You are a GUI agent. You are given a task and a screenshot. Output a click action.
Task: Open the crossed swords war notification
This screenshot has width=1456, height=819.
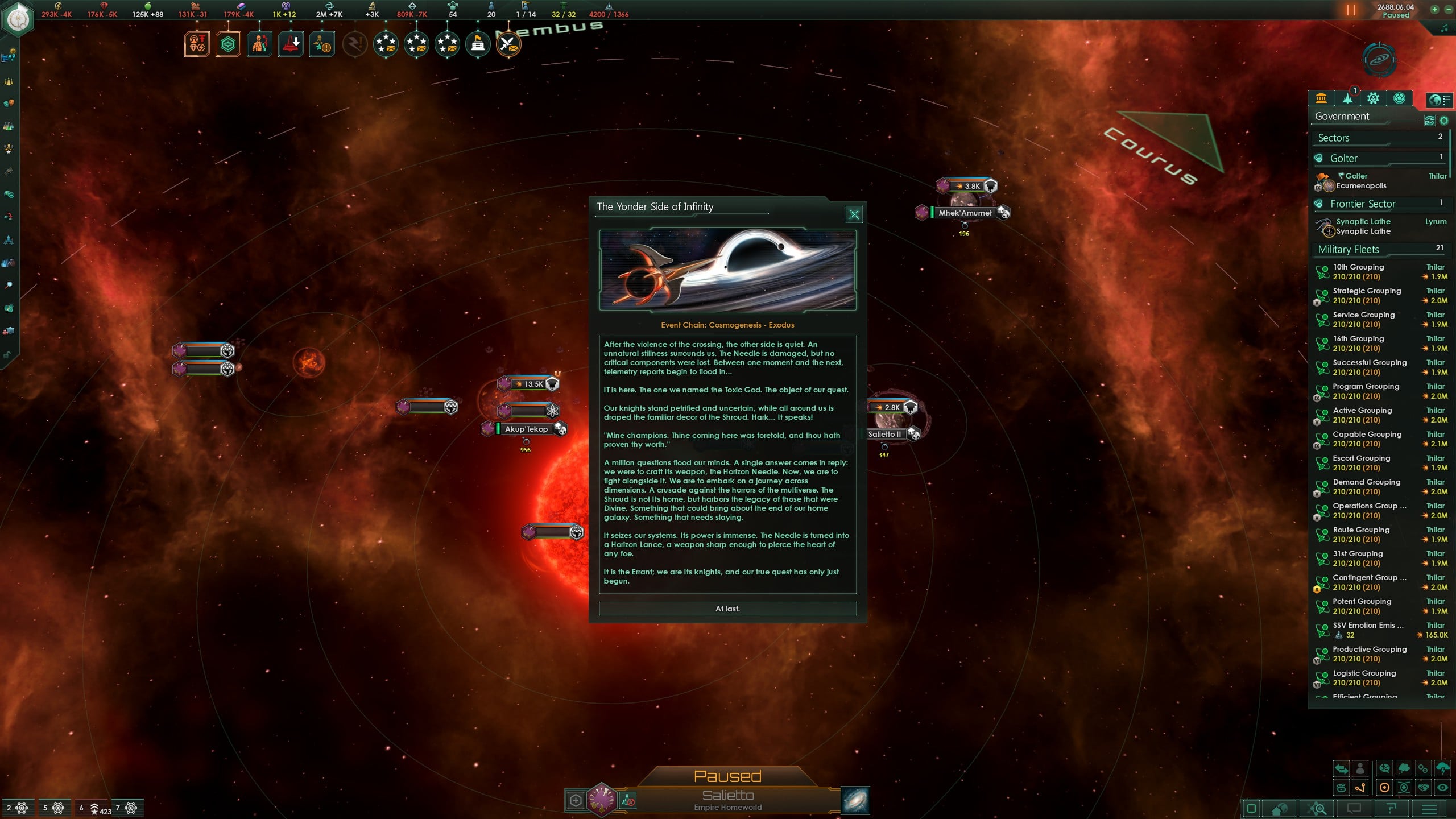click(x=508, y=44)
